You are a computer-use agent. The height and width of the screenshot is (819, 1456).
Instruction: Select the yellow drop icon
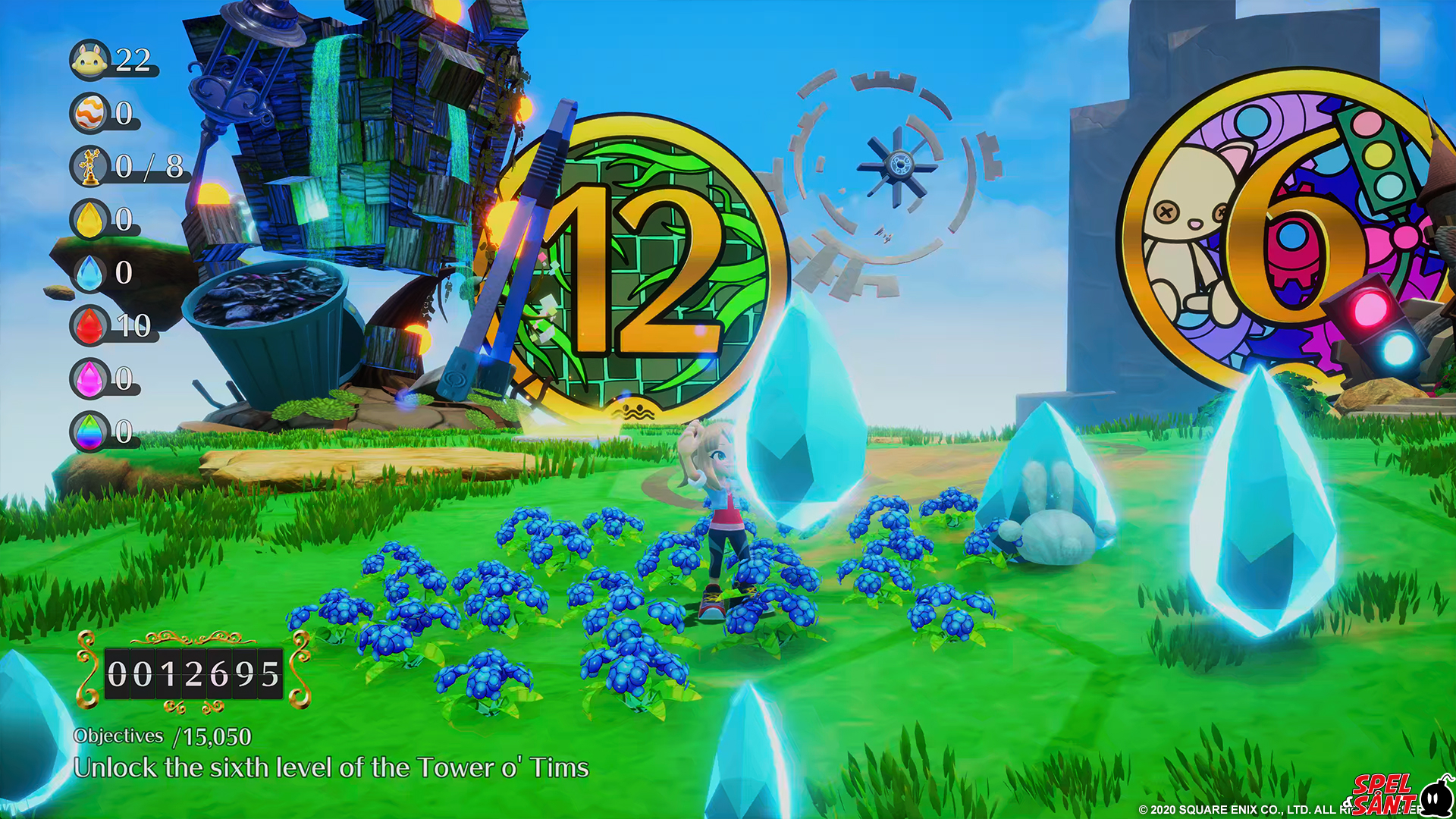90,219
